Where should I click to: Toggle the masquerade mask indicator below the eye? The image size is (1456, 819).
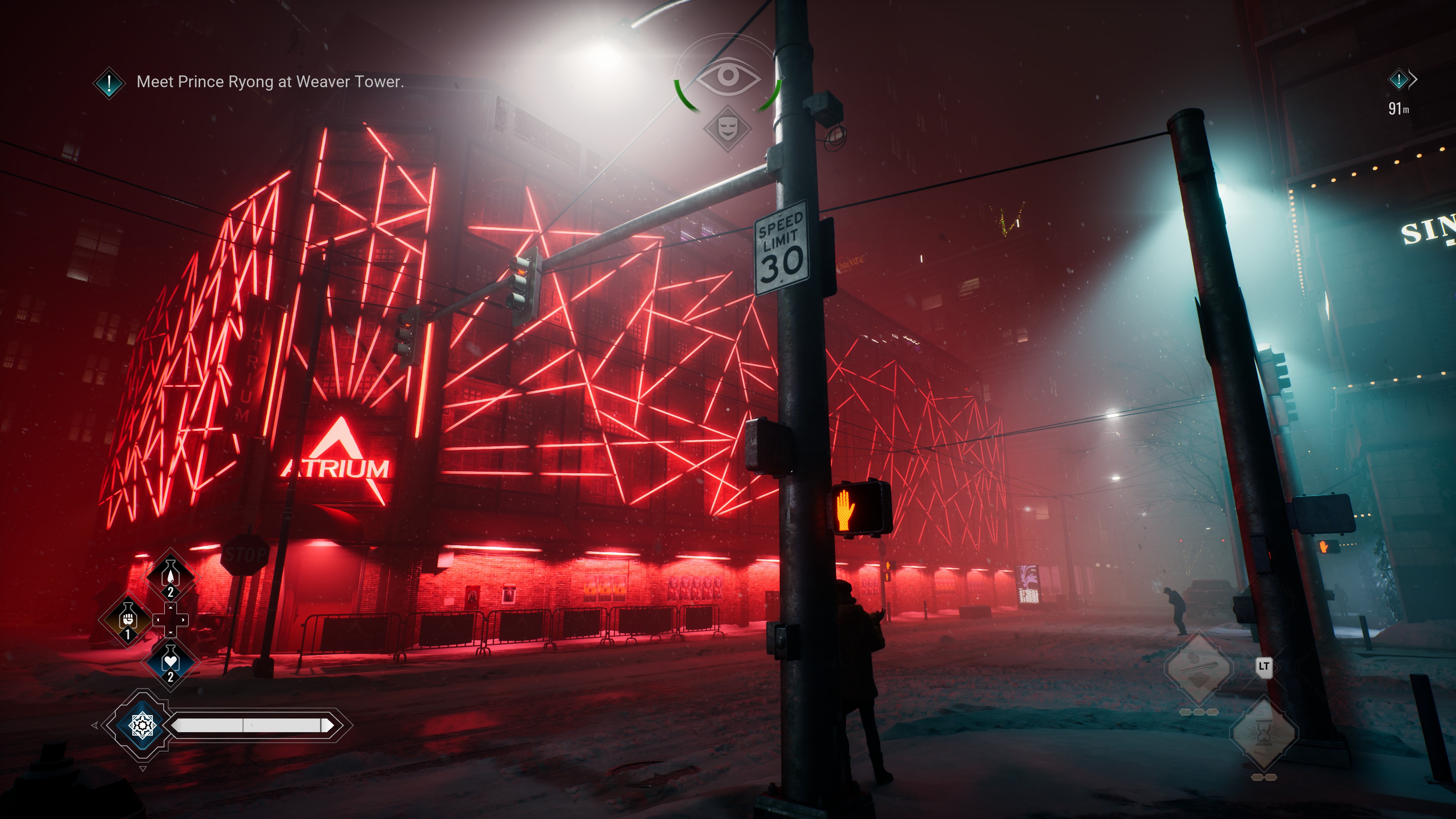tap(728, 129)
